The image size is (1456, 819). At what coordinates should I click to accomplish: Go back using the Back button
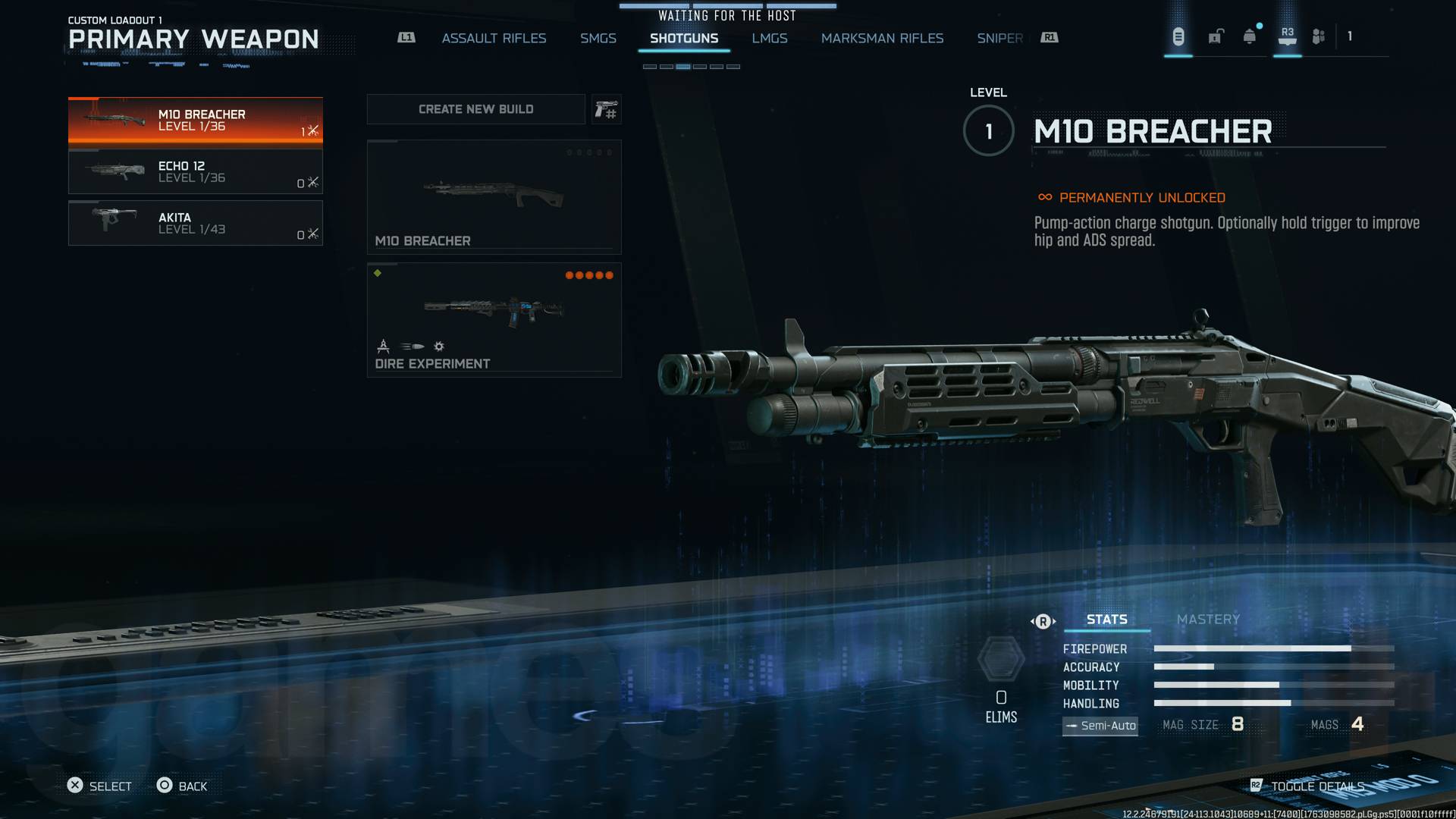pyautogui.click(x=182, y=786)
